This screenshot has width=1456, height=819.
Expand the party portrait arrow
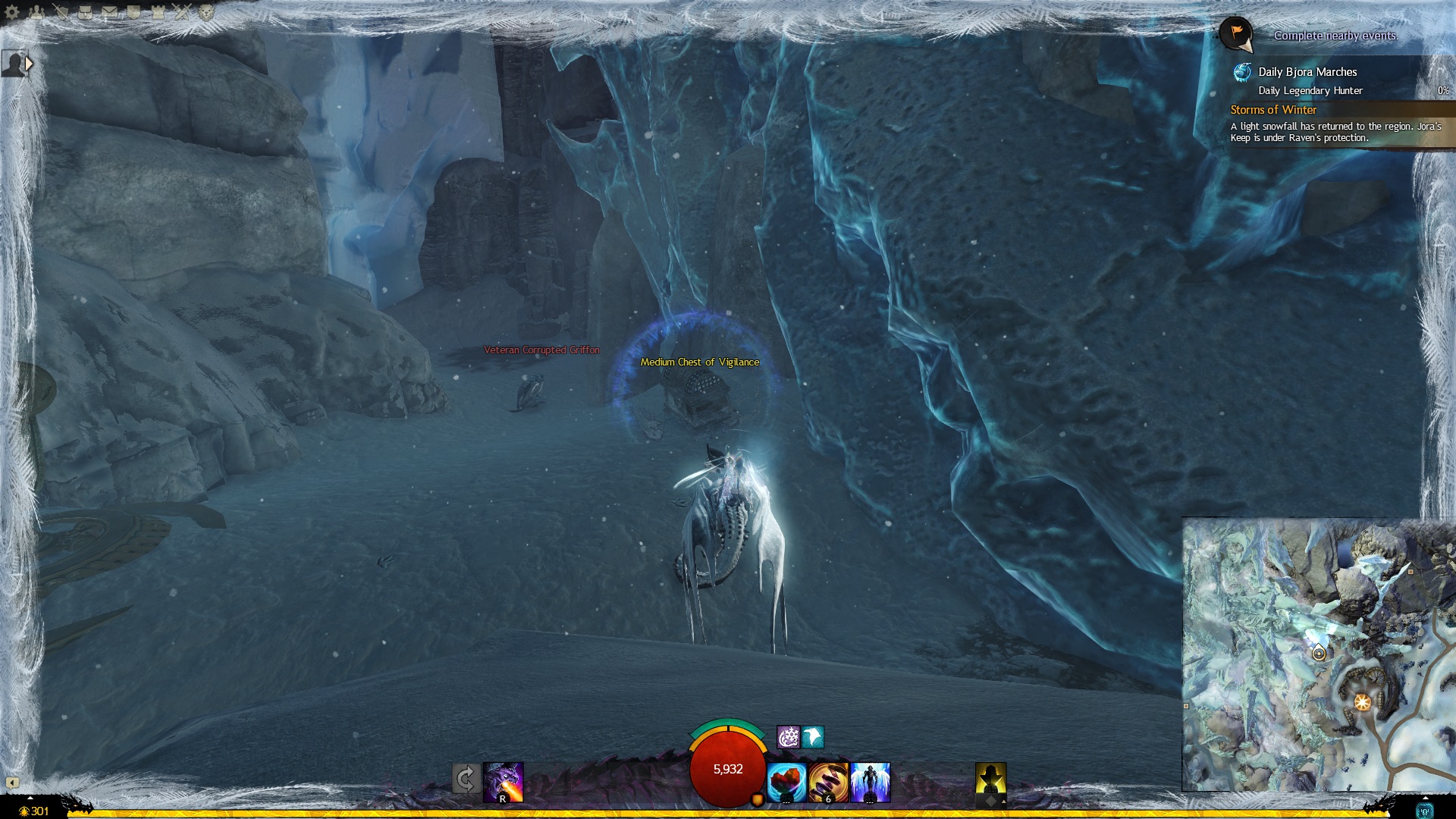tap(30, 64)
